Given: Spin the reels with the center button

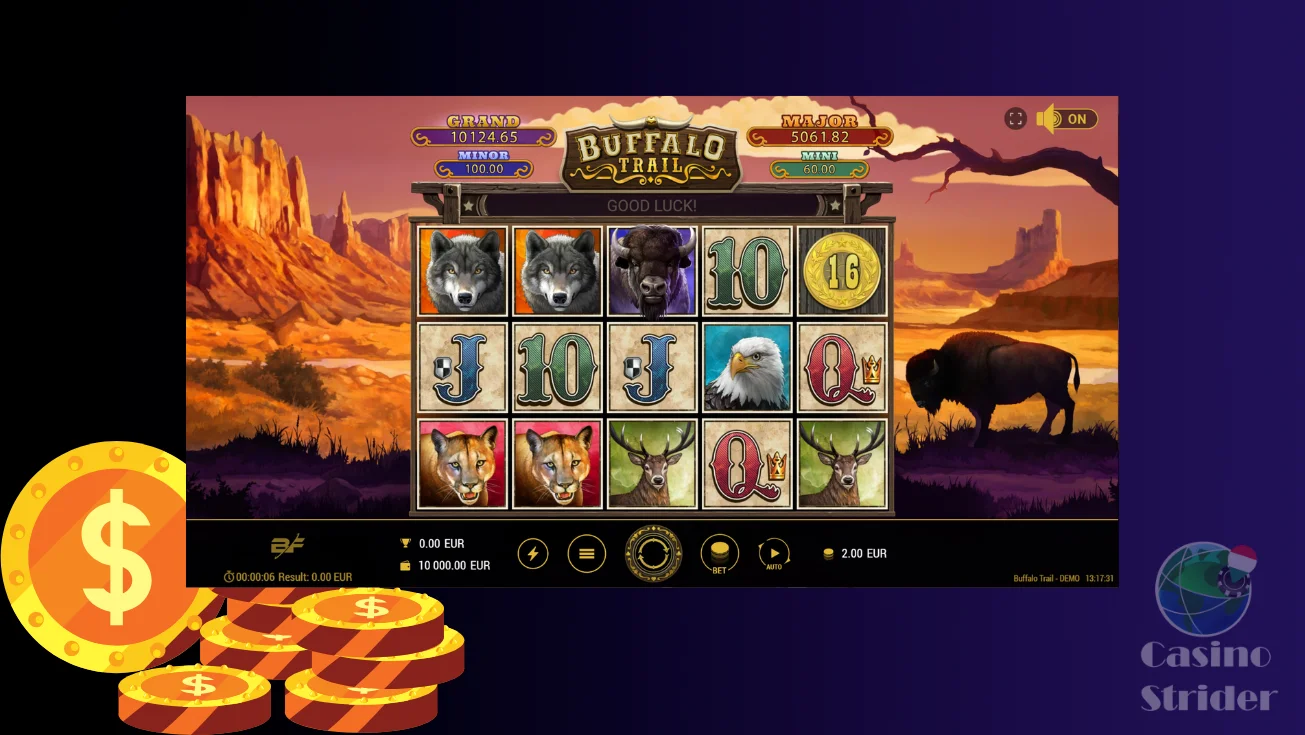Looking at the screenshot, I should (x=653, y=553).
